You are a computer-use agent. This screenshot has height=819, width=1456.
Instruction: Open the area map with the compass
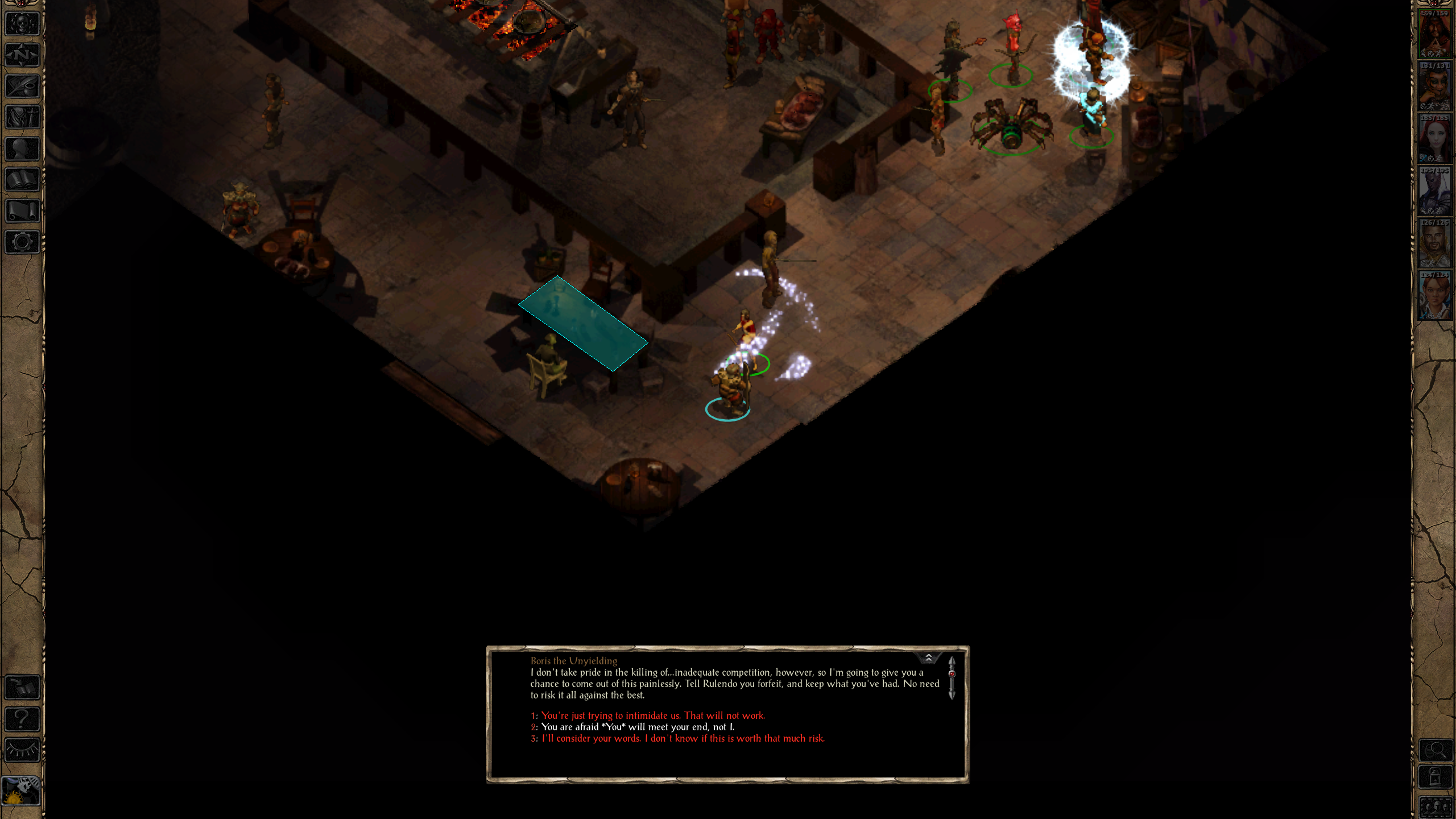22,55
